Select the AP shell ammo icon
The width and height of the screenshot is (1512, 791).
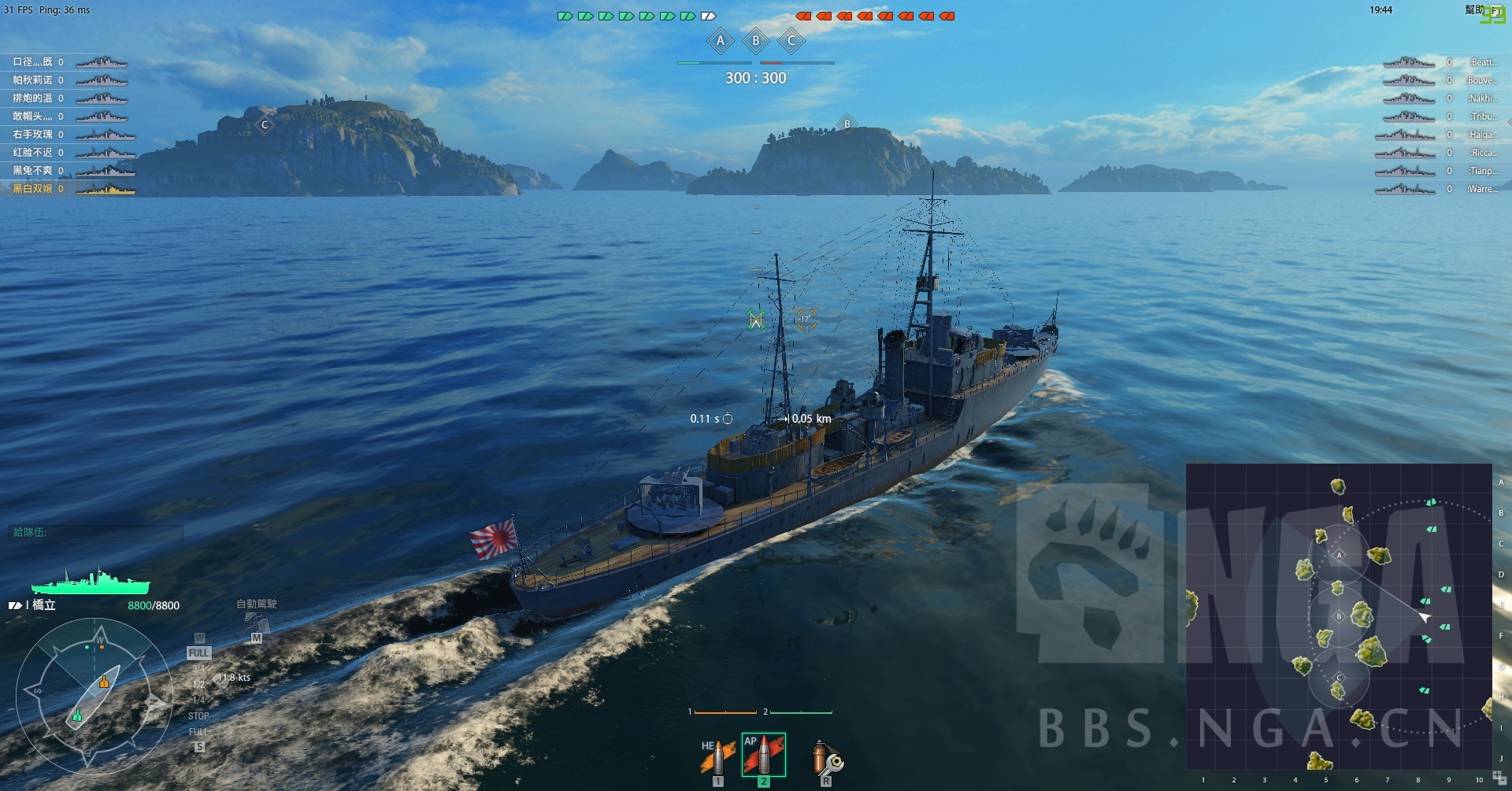click(762, 753)
